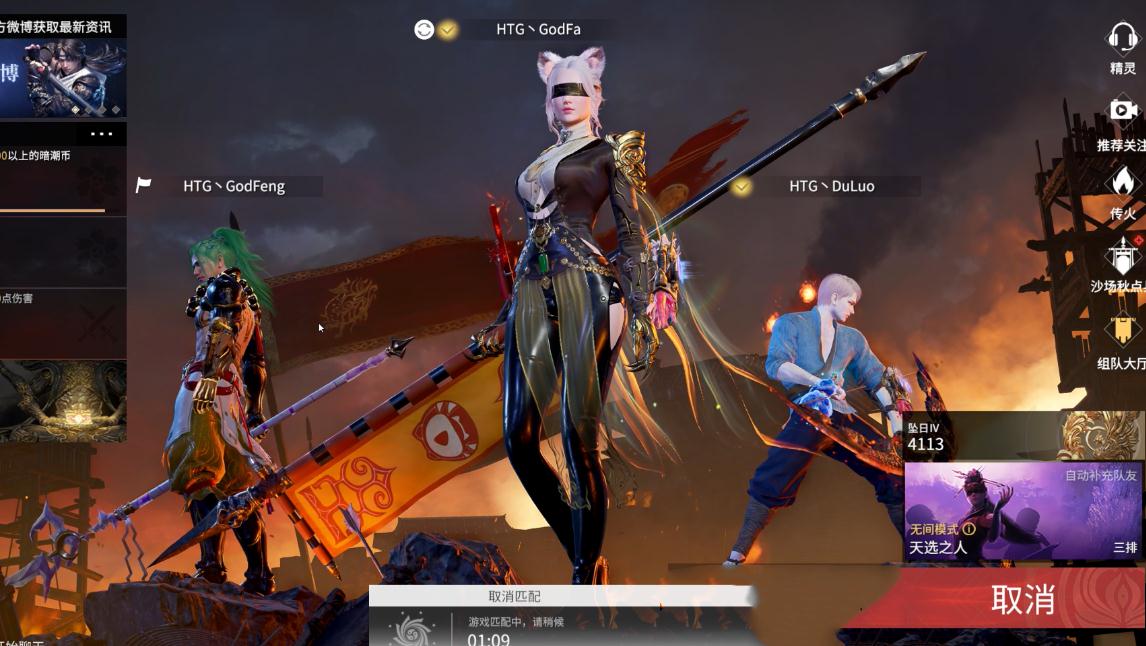Viewport: 1146px width, 646px height.
Task: Open the 天选之人 game mode card
Action: click(1022, 512)
